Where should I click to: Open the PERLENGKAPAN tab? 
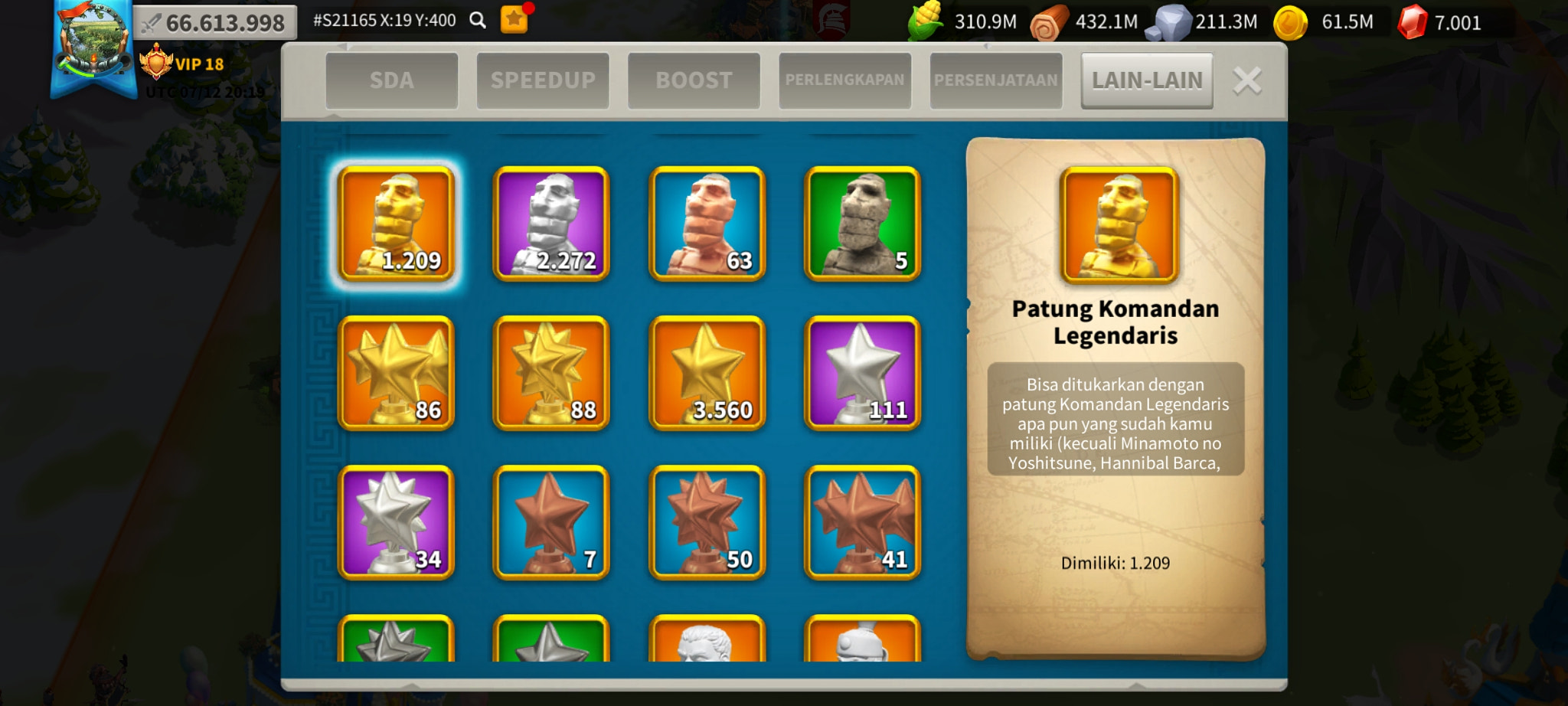coord(844,79)
